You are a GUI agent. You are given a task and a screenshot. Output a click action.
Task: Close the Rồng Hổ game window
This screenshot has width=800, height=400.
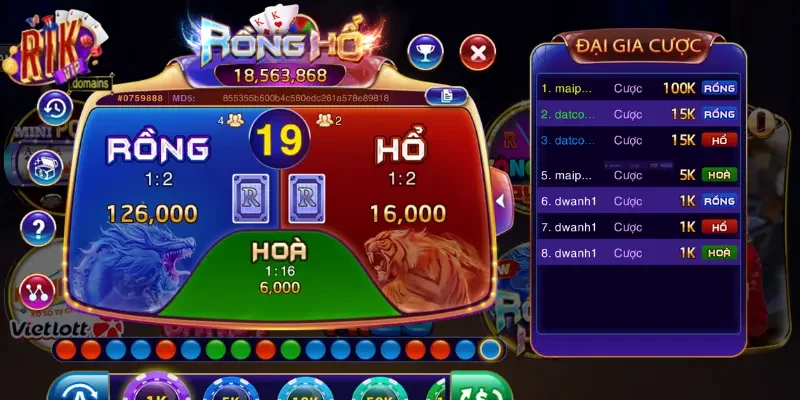pyautogui.click(x=478, y=51)
